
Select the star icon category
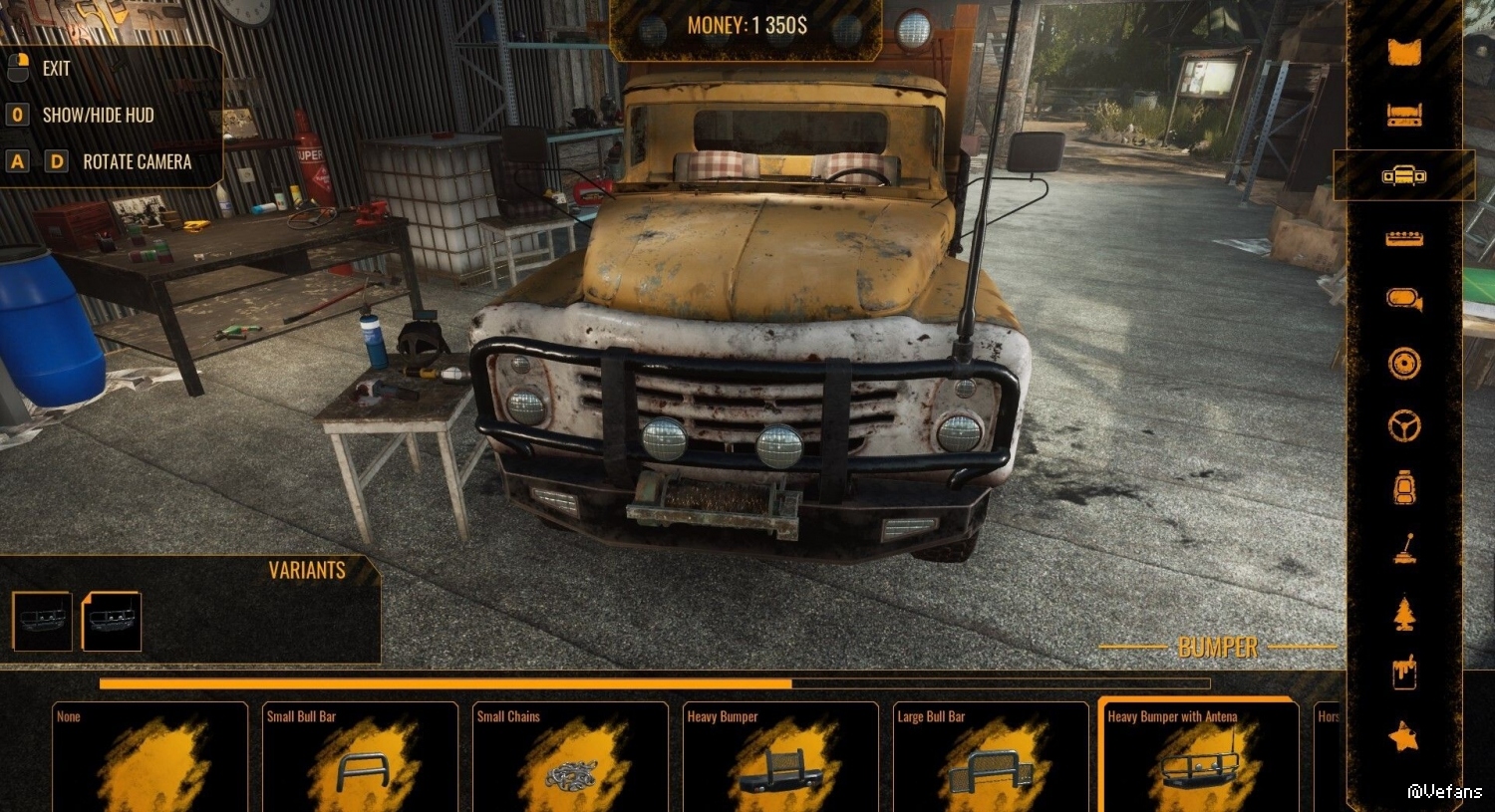click(x=1404, y=737)
